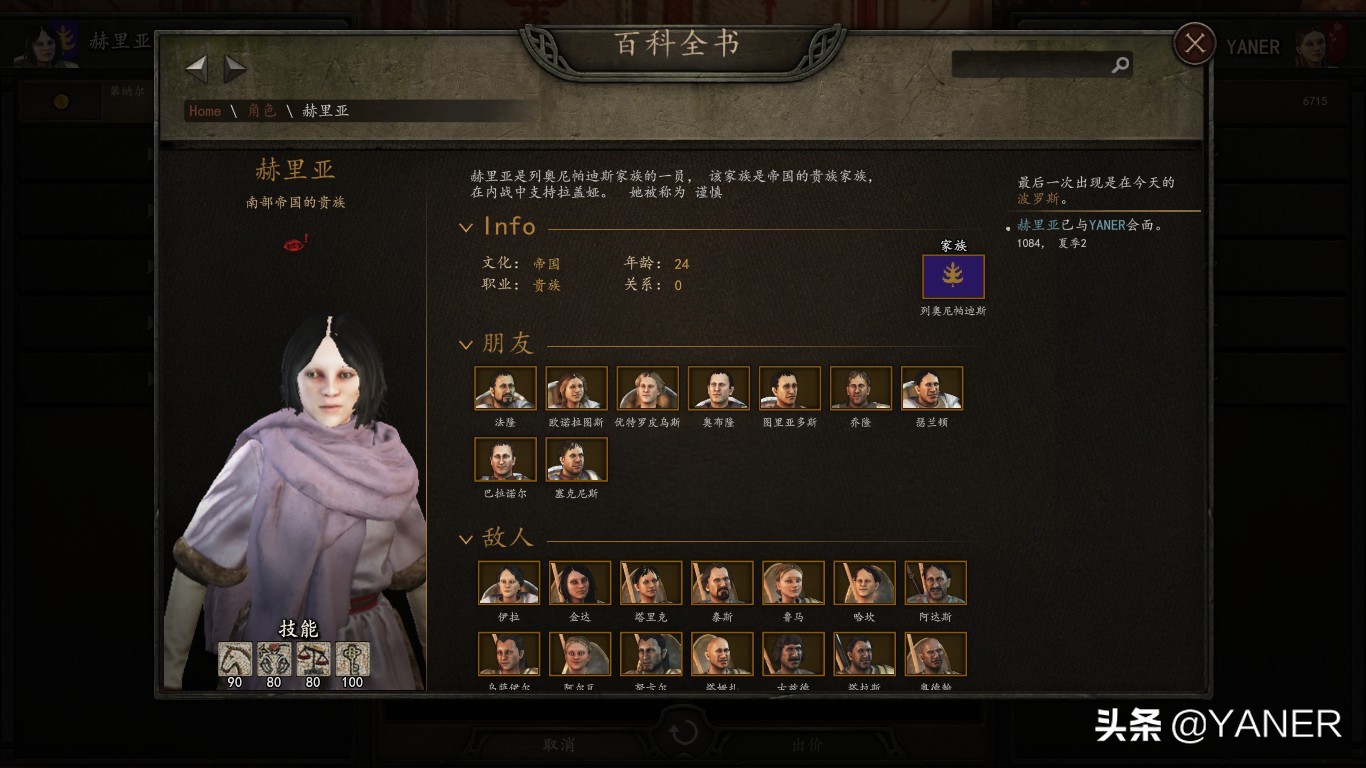Open friend 法隆's portrait
Screen dimensions: 1366x768
pos(504,387)
